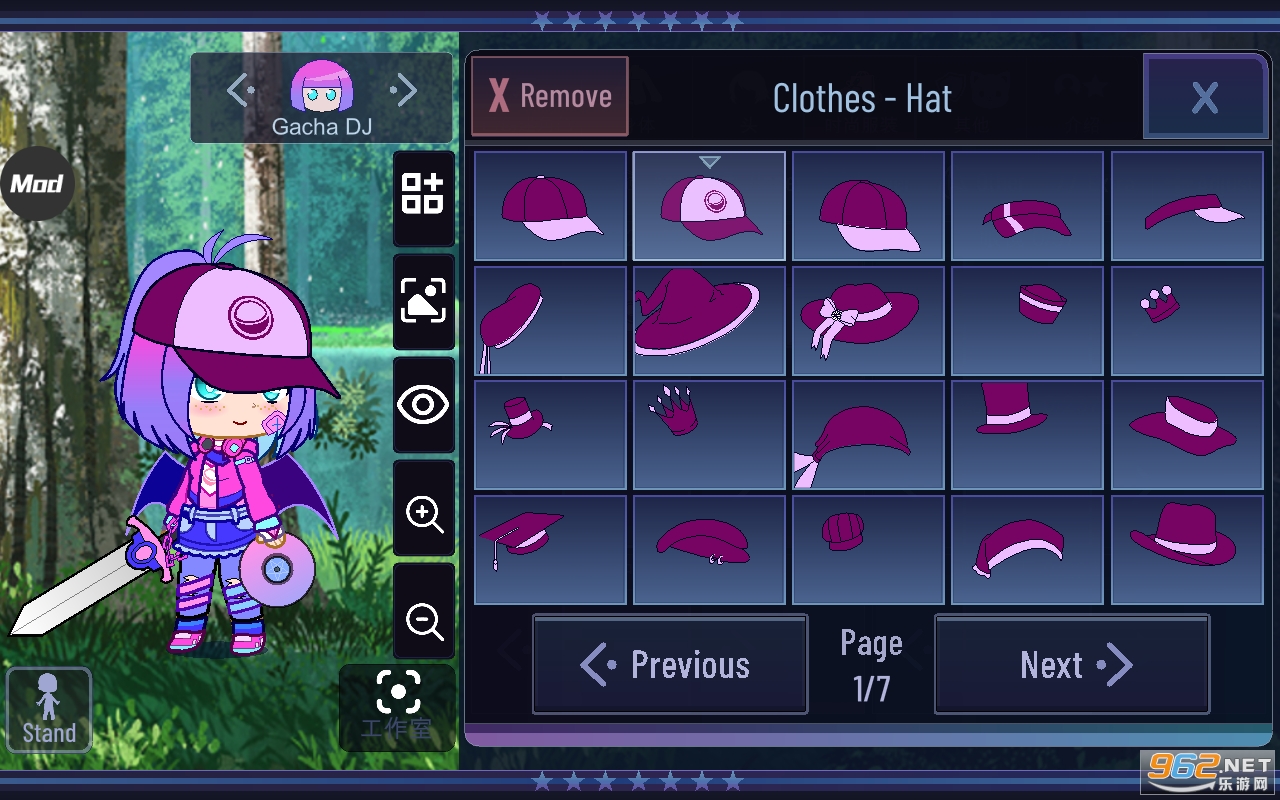
Task: Select the visor cap without crown
Action: 1187,205
